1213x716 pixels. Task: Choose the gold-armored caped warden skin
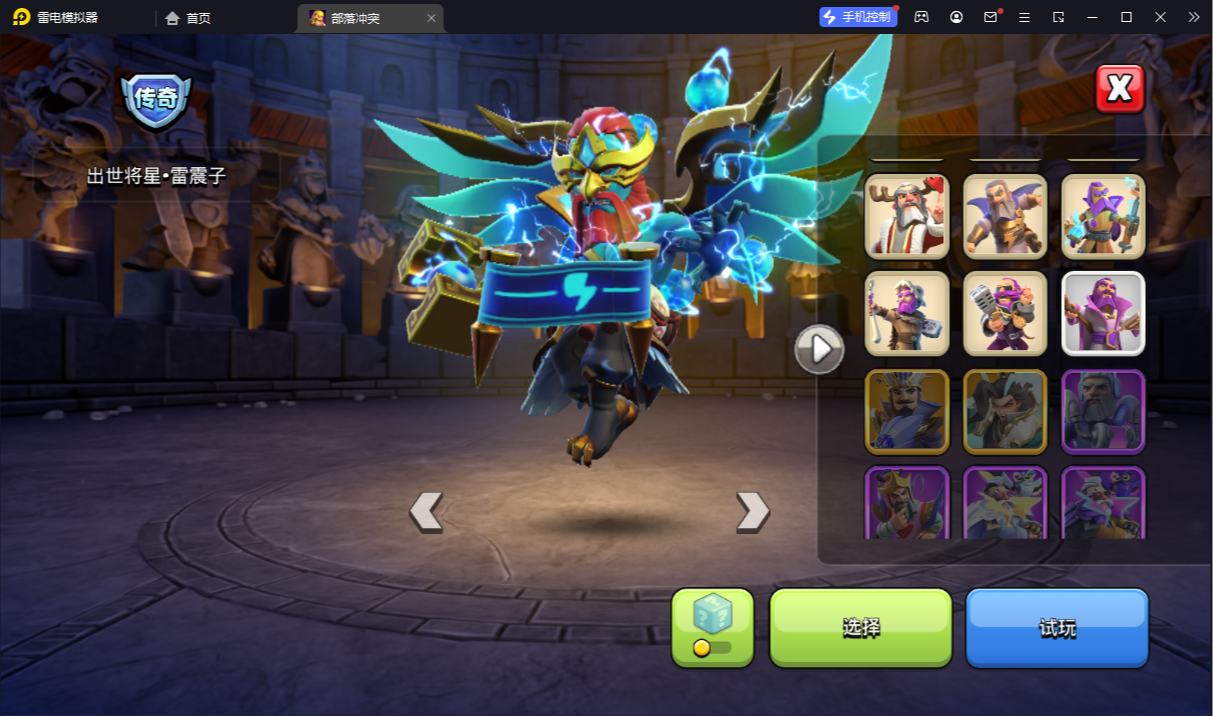click(x=1004, y=216)
